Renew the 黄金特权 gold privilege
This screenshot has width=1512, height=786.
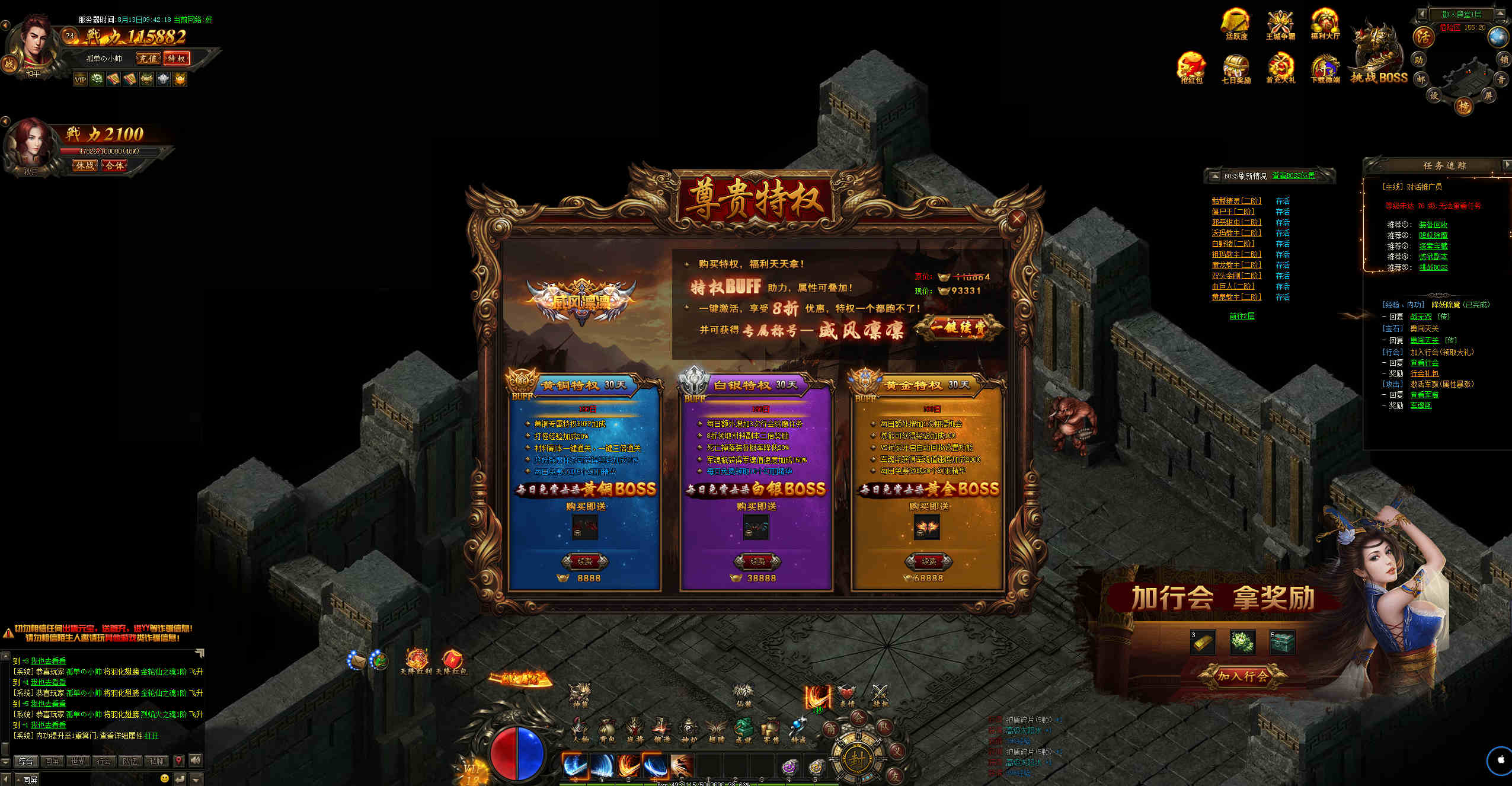pyautogui.click(x=928, y=561)
